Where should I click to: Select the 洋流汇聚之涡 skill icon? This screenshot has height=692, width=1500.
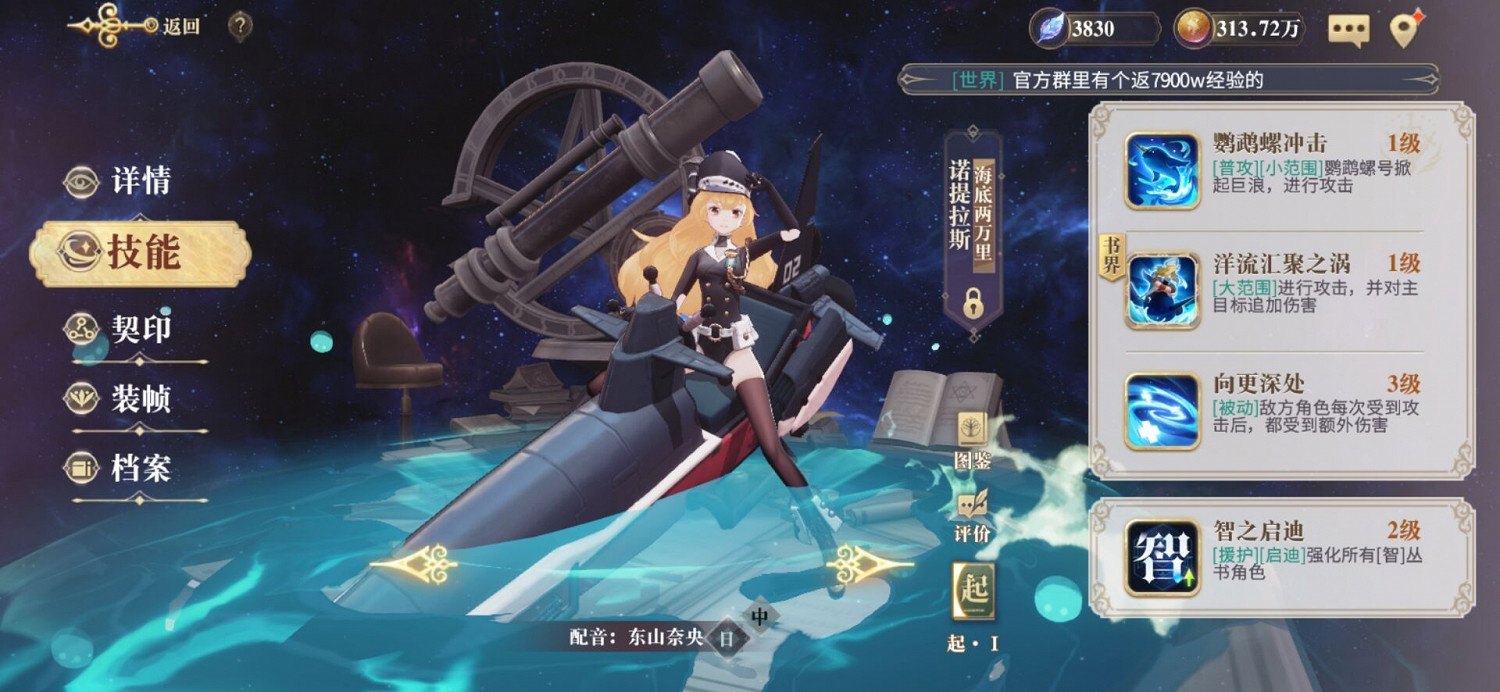pos(1162,291)
